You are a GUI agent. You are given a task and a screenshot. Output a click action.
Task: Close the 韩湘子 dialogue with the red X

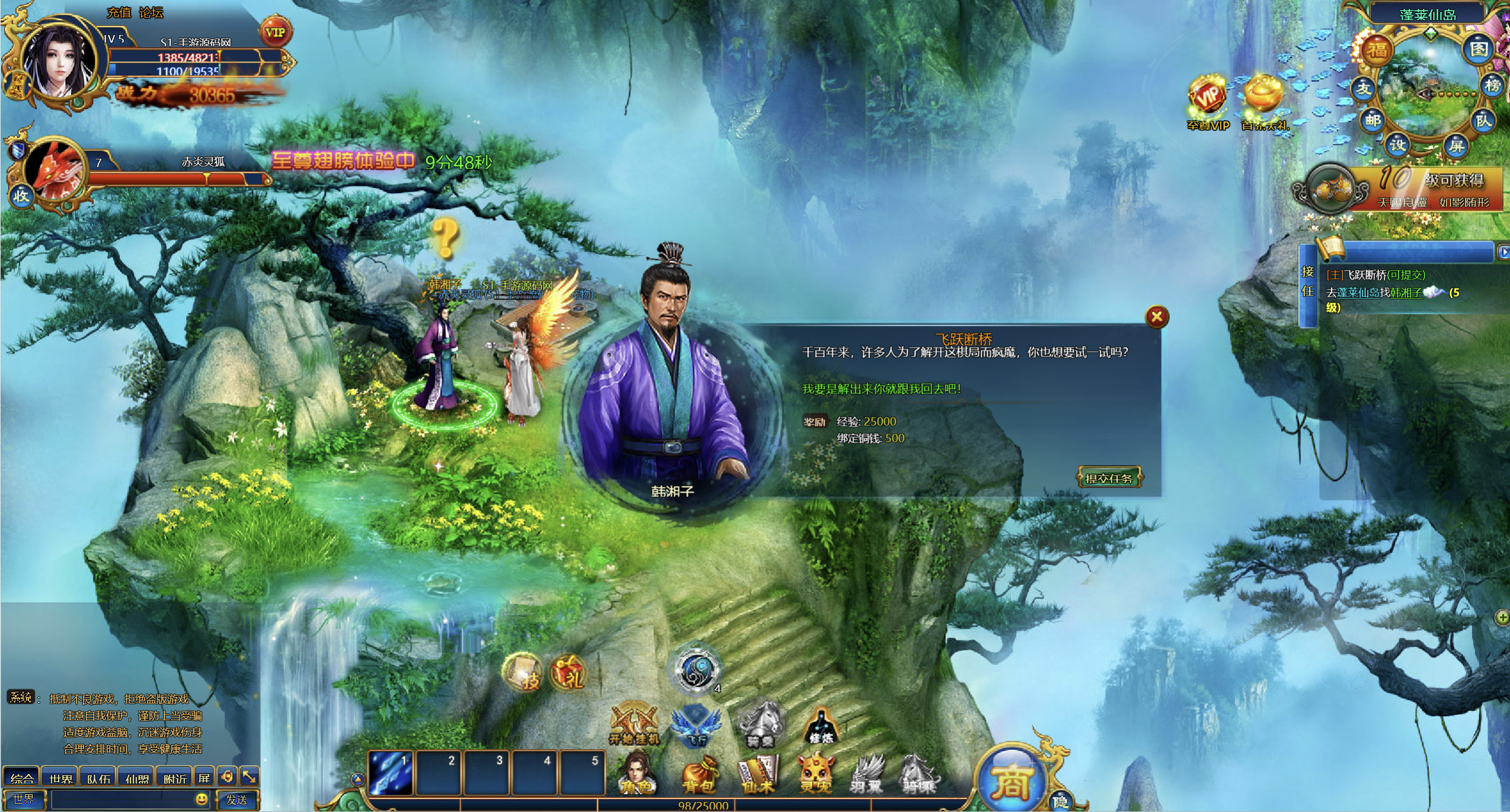click(x=1156, y=317)
